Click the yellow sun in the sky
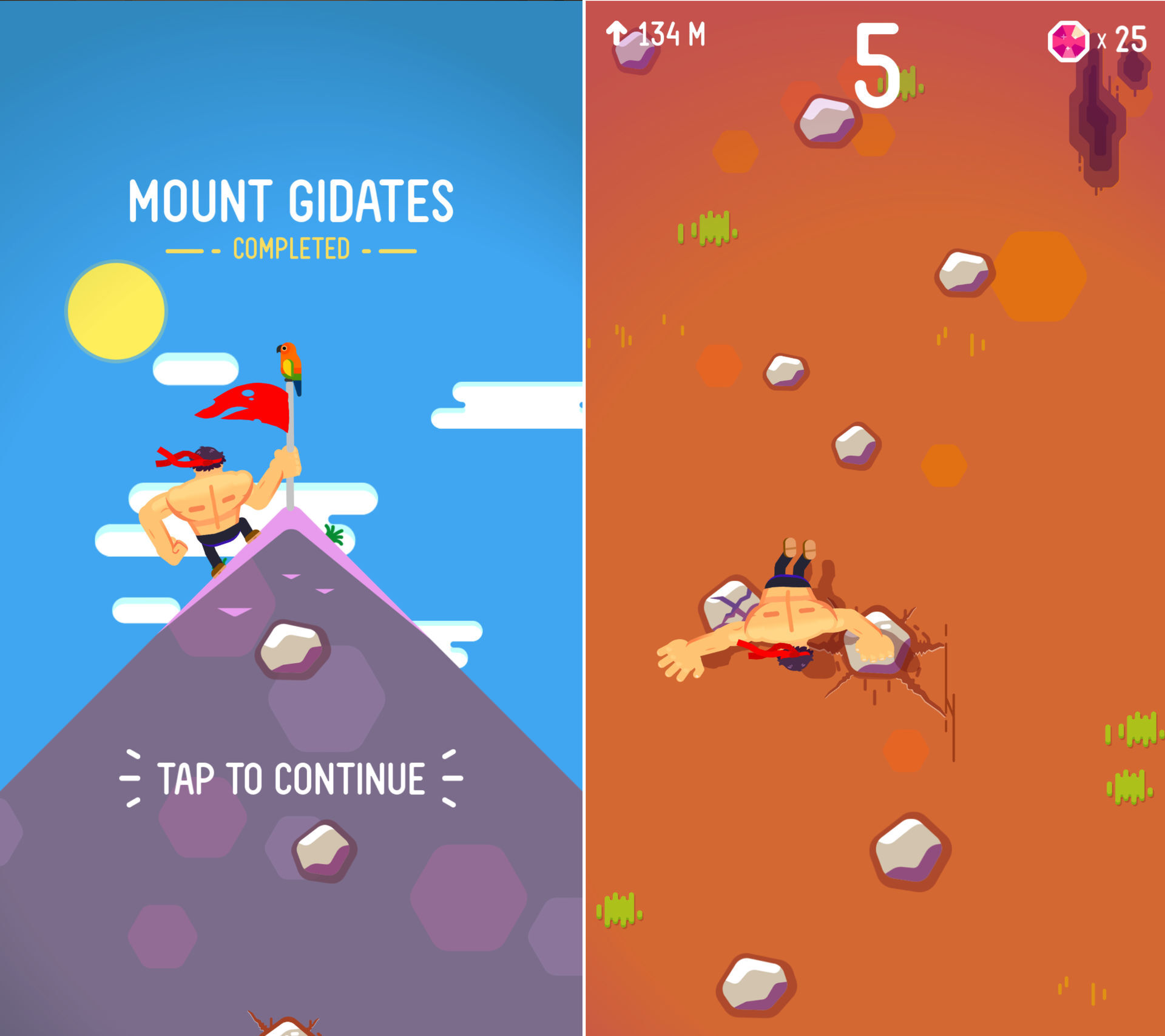 [117, 311]
